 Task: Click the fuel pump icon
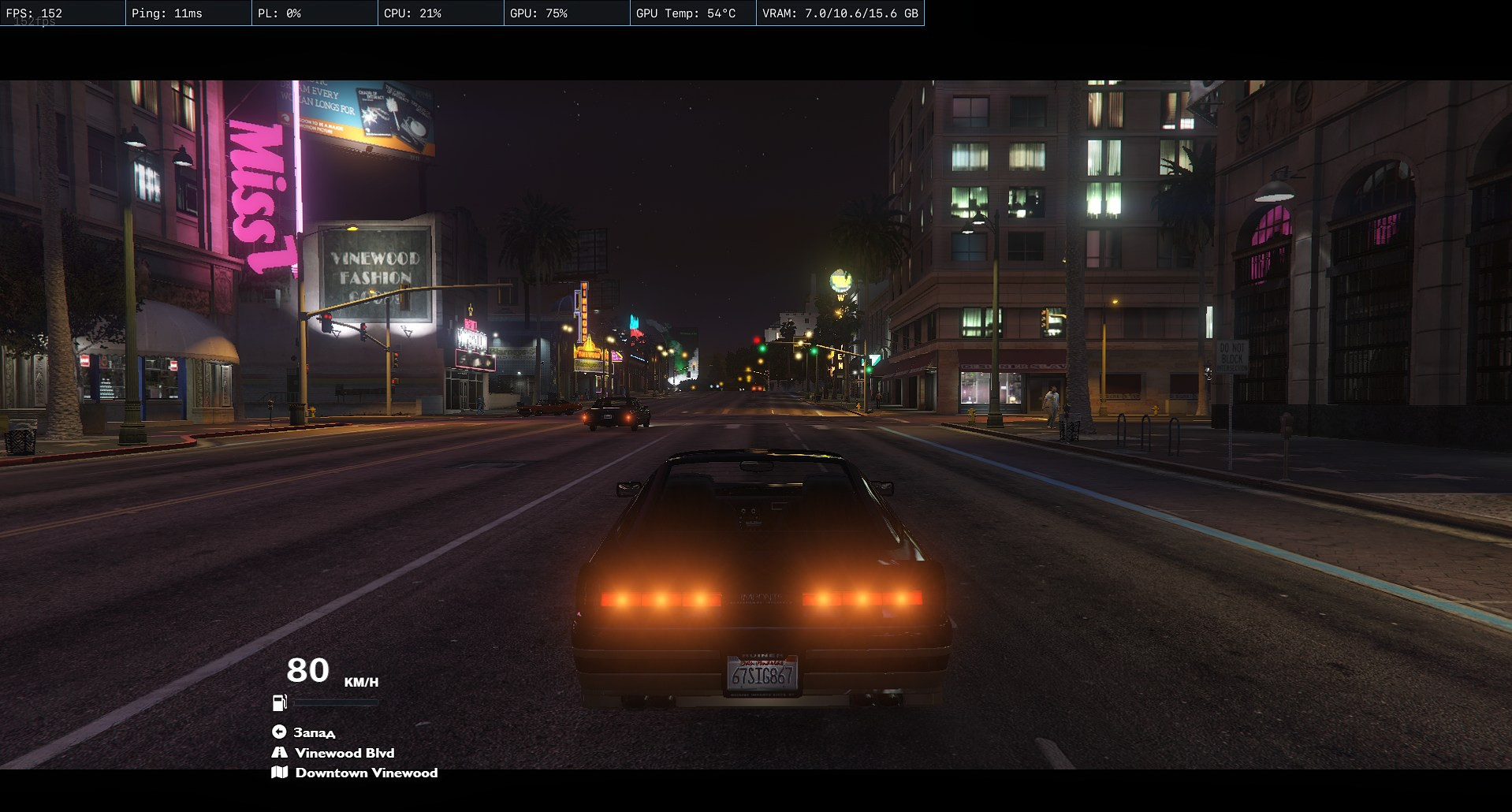(x=279, y=702)
